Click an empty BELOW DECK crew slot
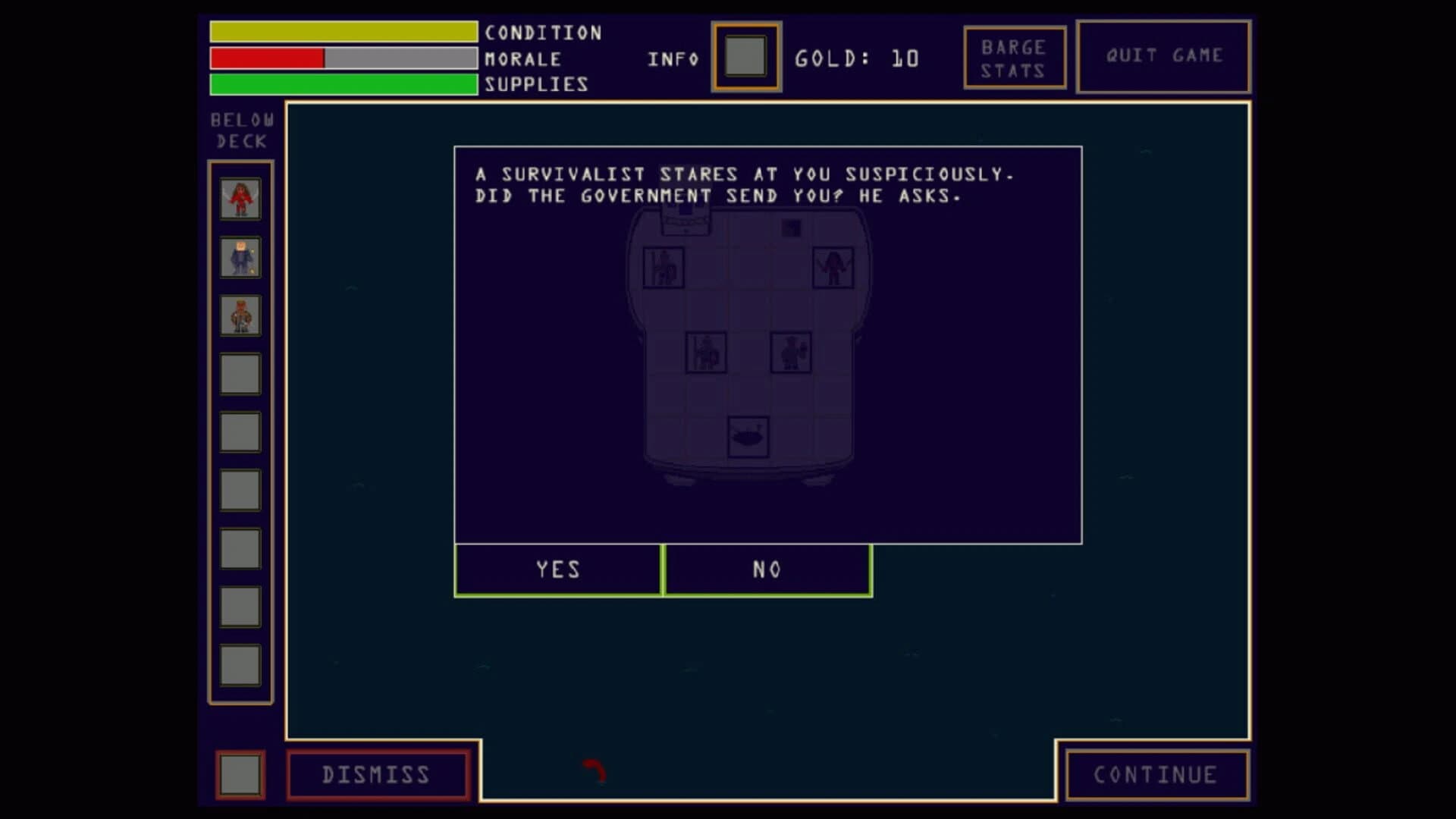 pyautogui.click(x=239, y=373)
